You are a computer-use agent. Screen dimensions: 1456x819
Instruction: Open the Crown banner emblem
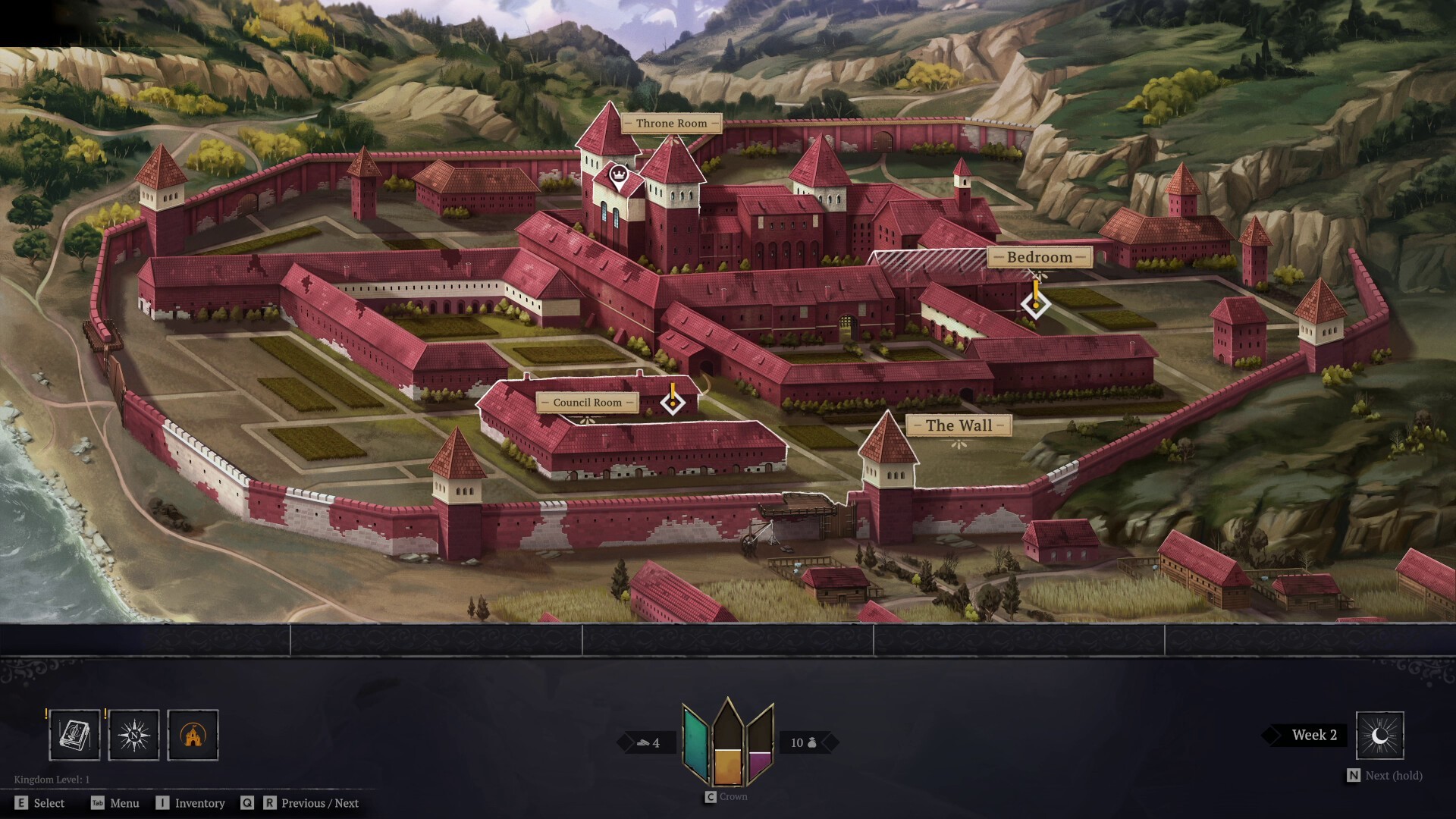tap(728, 743)
